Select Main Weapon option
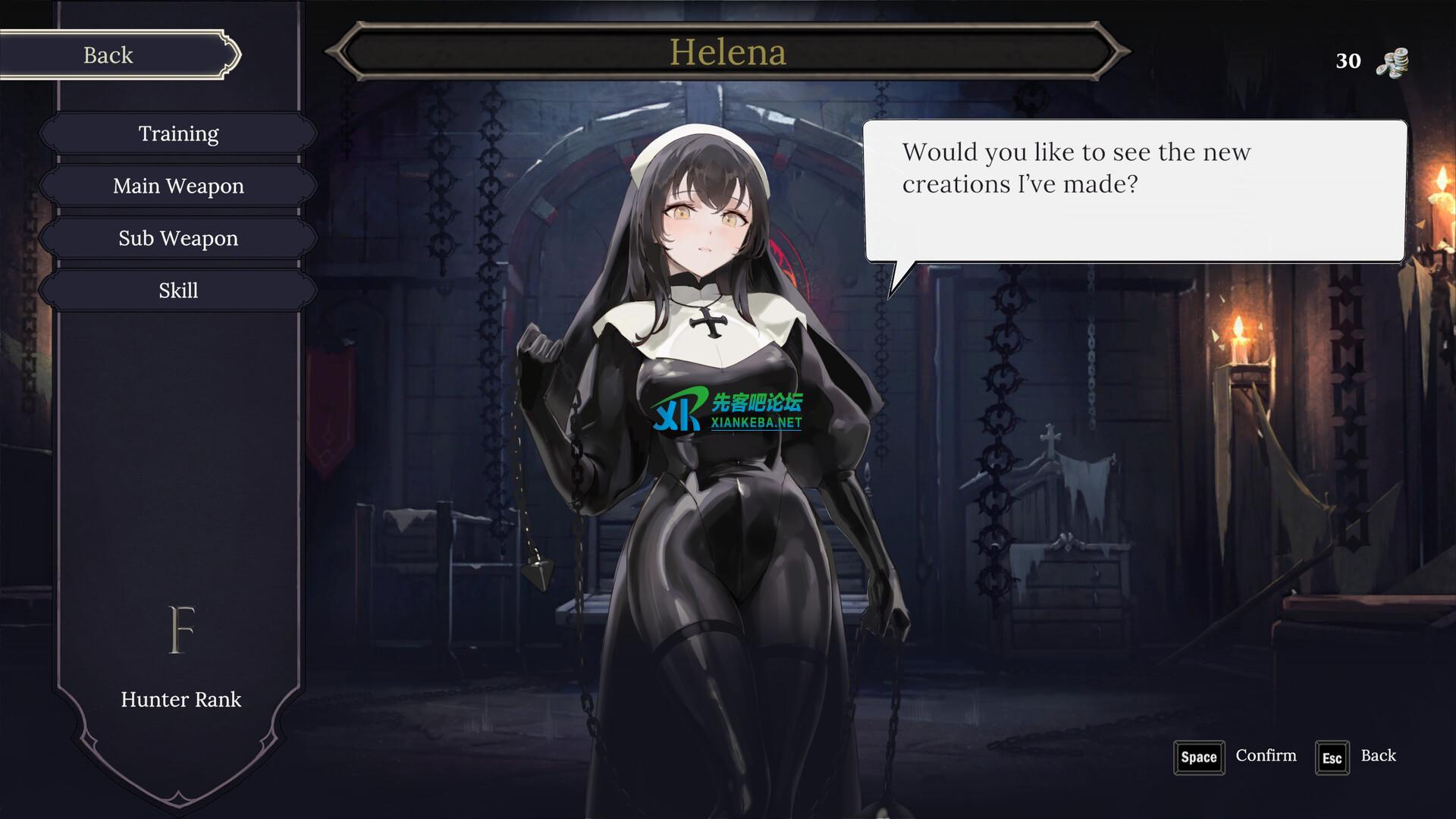The height and width of the screenshot is (819, 1456). point(178,187)
